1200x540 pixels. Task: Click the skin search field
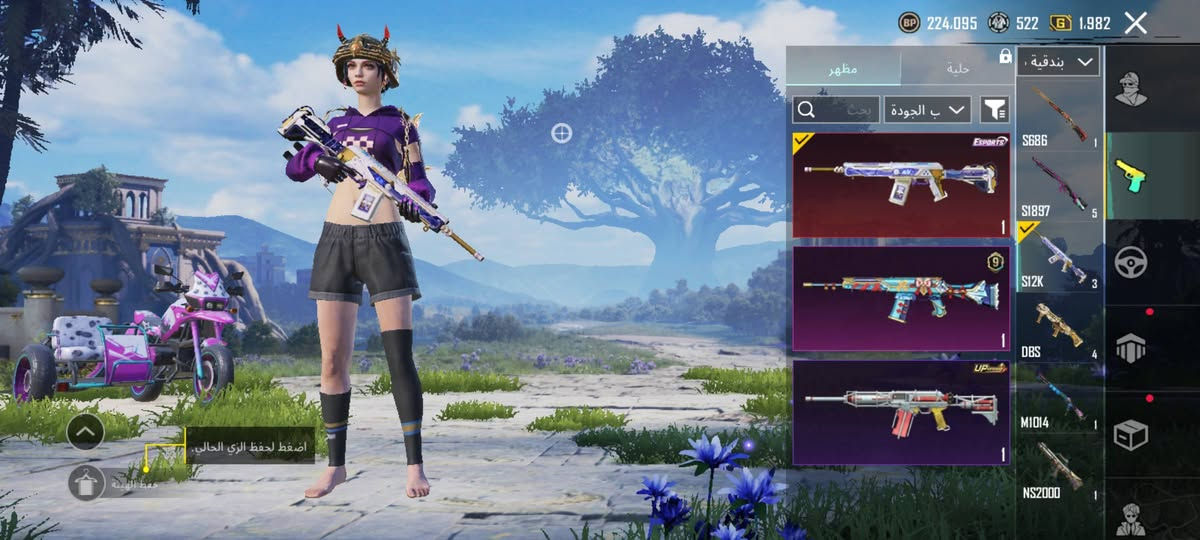pos(836,109)
